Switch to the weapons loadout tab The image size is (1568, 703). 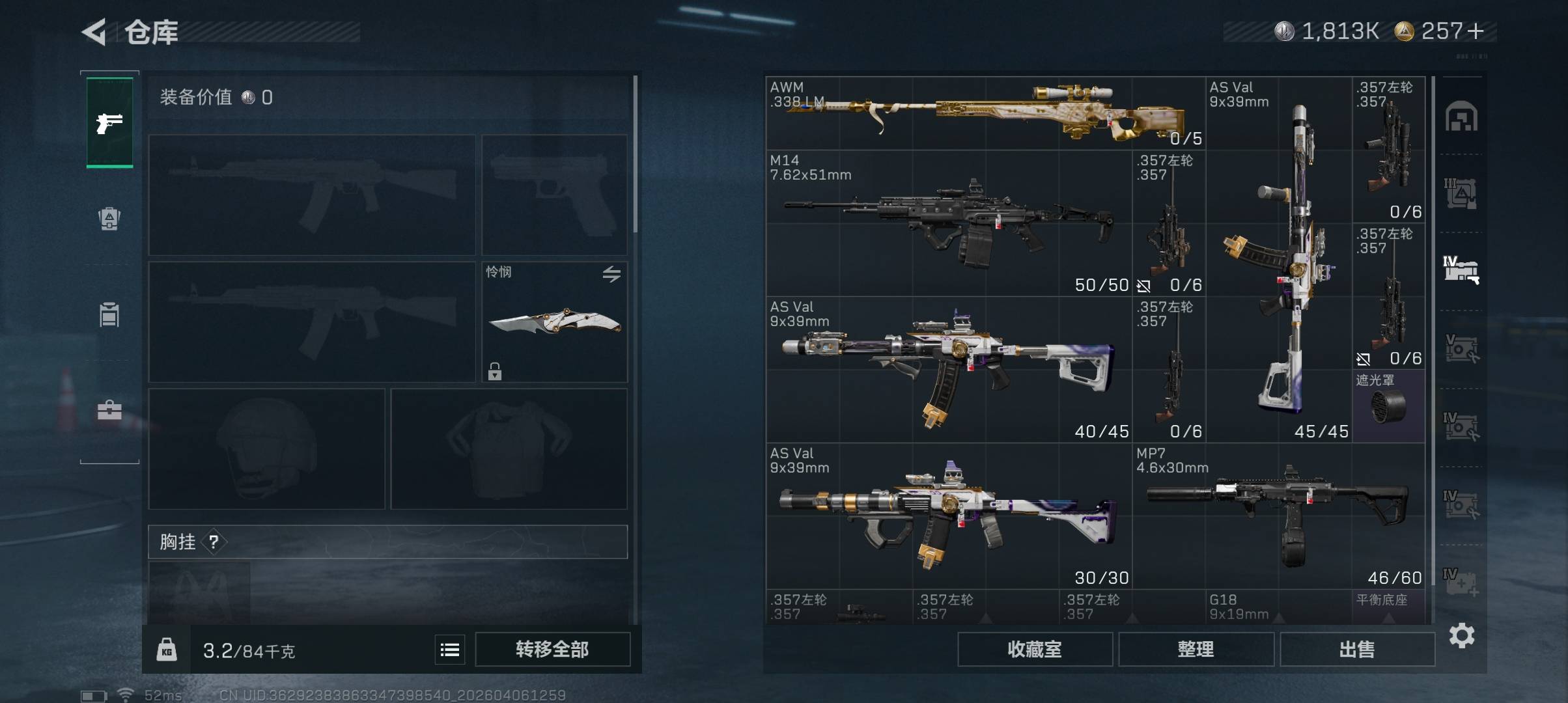(109, 122)
